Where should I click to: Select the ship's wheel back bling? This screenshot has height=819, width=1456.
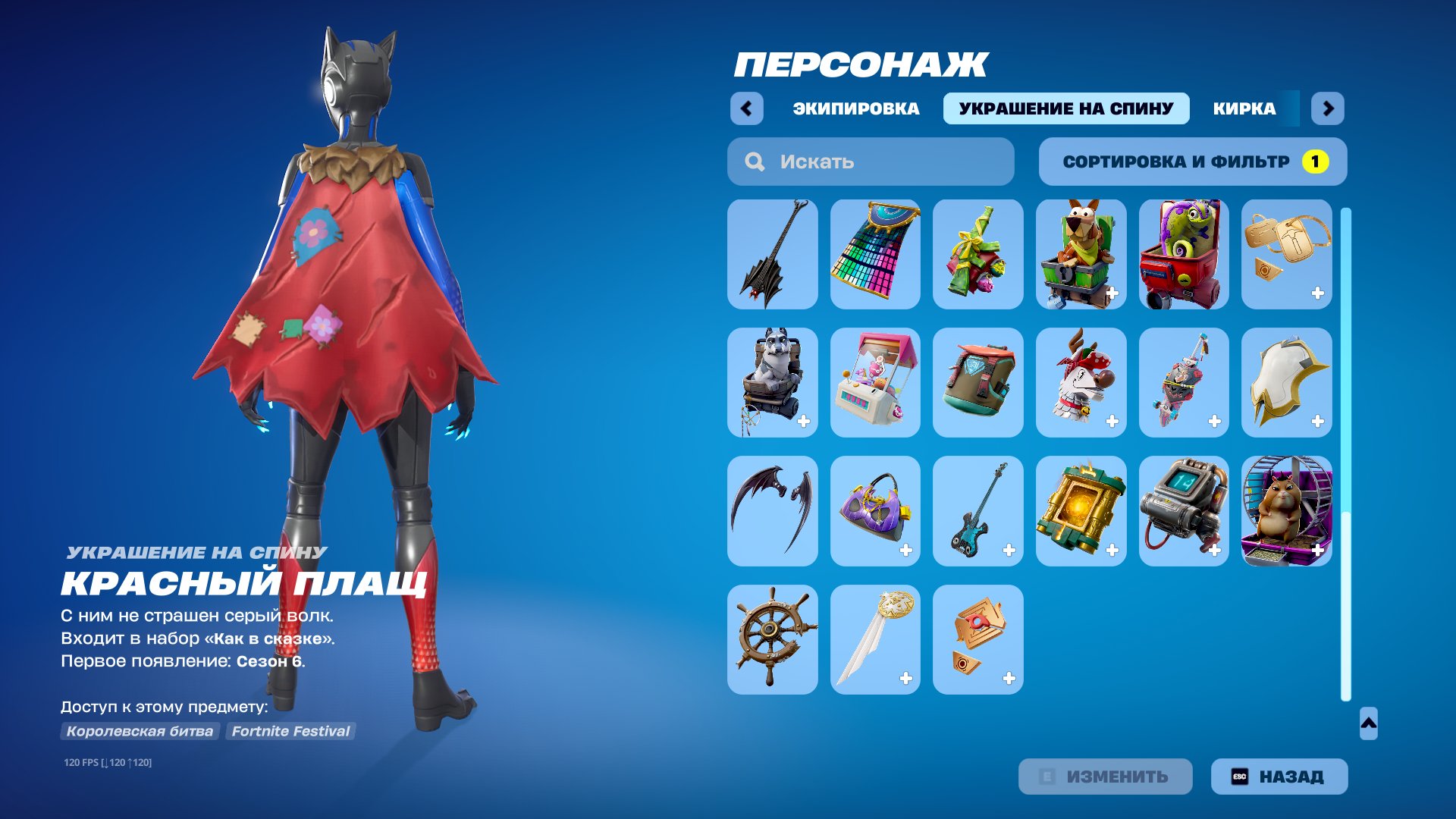pyautogui.click(x=772, y=639)
